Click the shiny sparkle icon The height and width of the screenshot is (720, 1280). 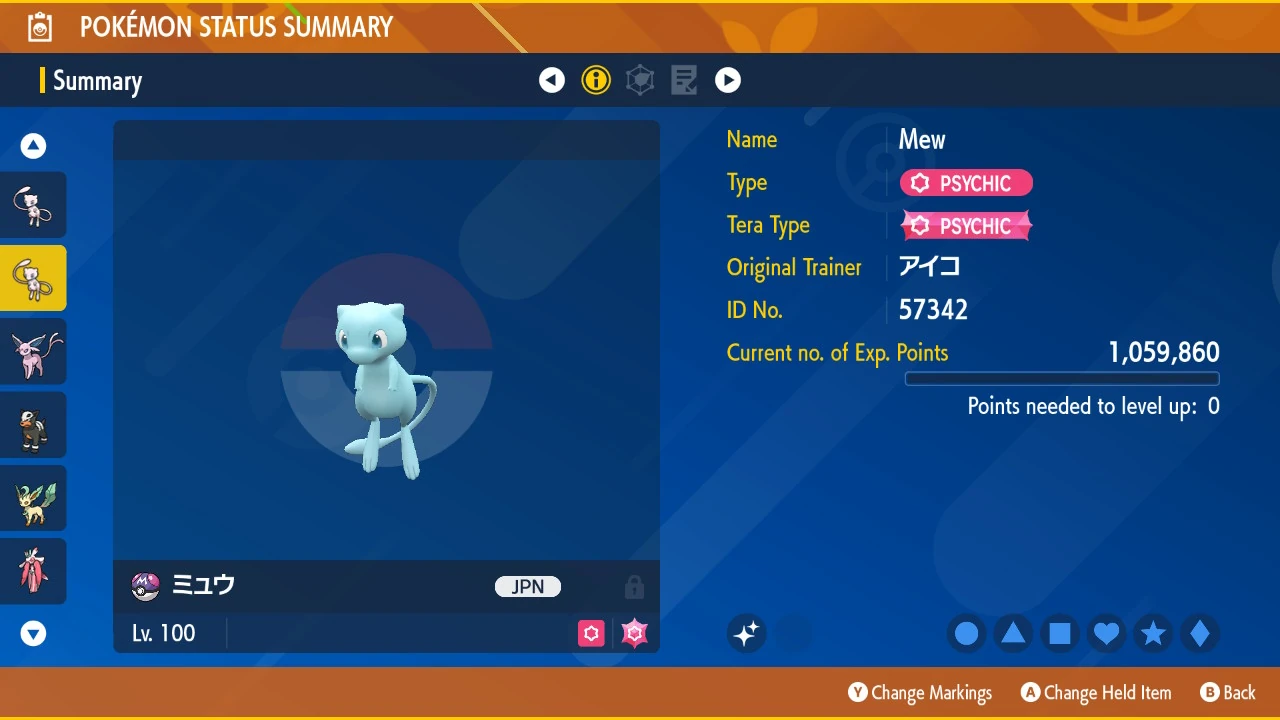[746, 633]
